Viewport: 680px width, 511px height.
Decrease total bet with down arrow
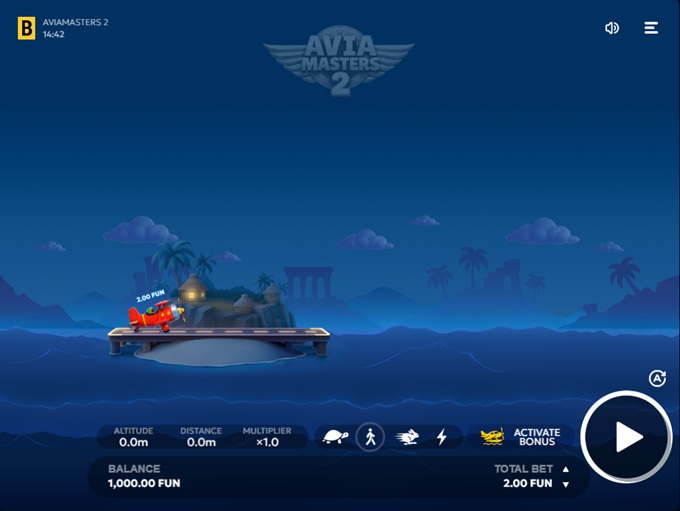(565, 484)
